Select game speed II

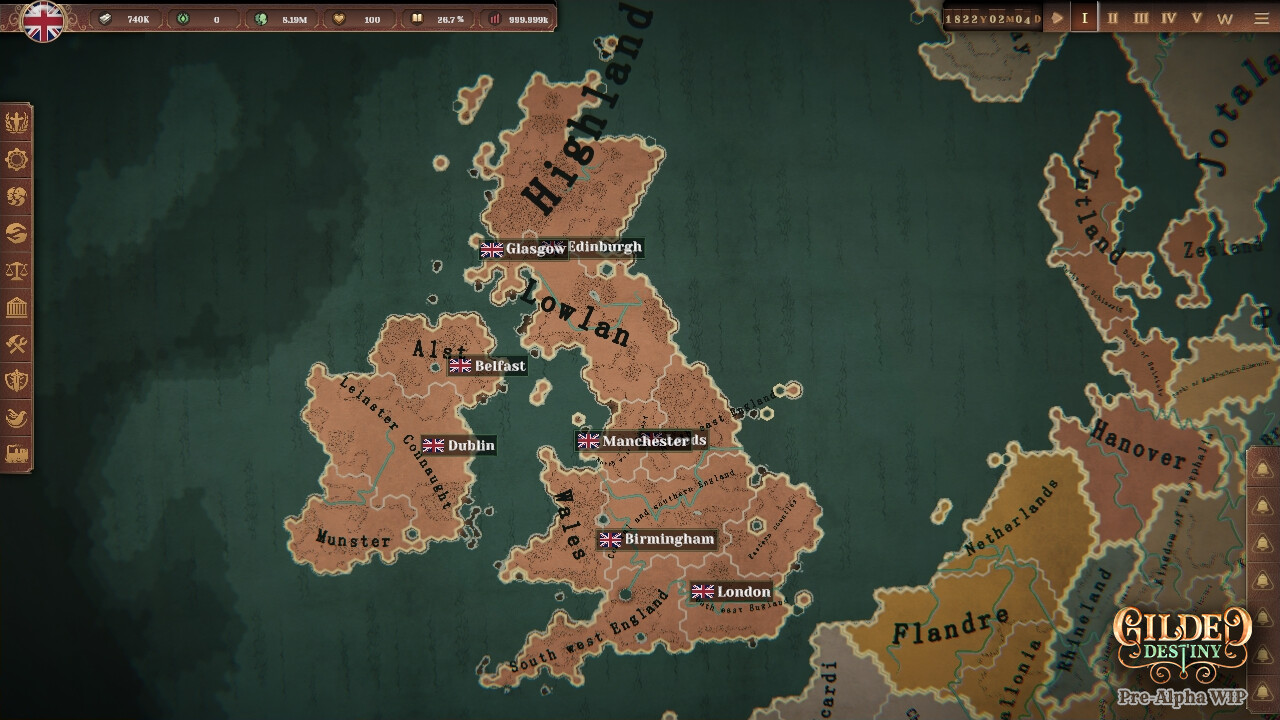coord(1112,17)
